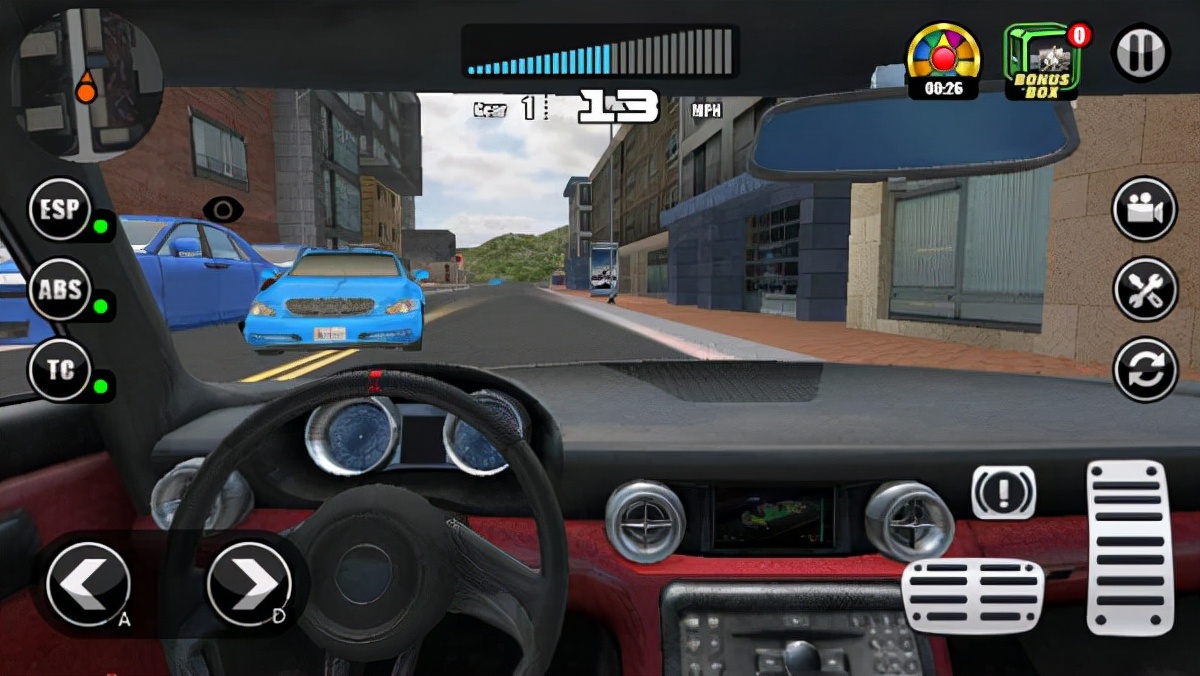Toggle the TC traction control
Image resolution: width=1200 pixels, height=676 pixels.
pyautogui.click(x=60, y=370)
